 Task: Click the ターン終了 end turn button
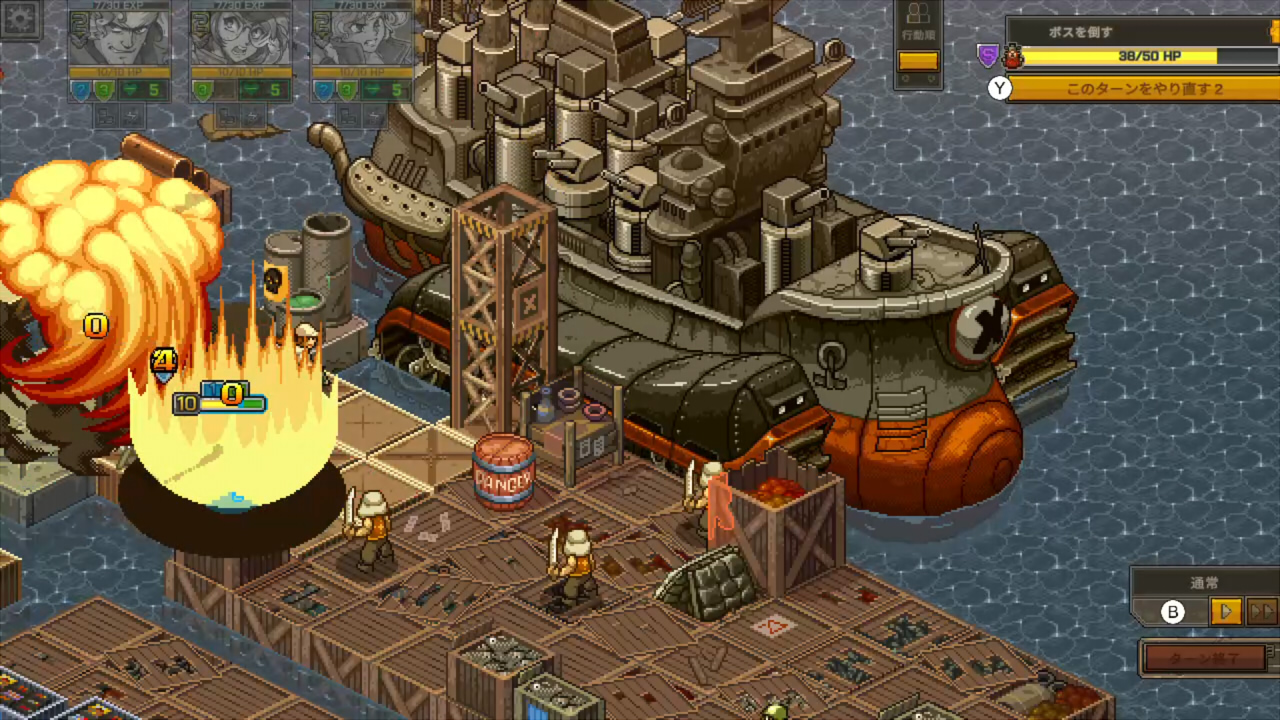(1206, 657)
